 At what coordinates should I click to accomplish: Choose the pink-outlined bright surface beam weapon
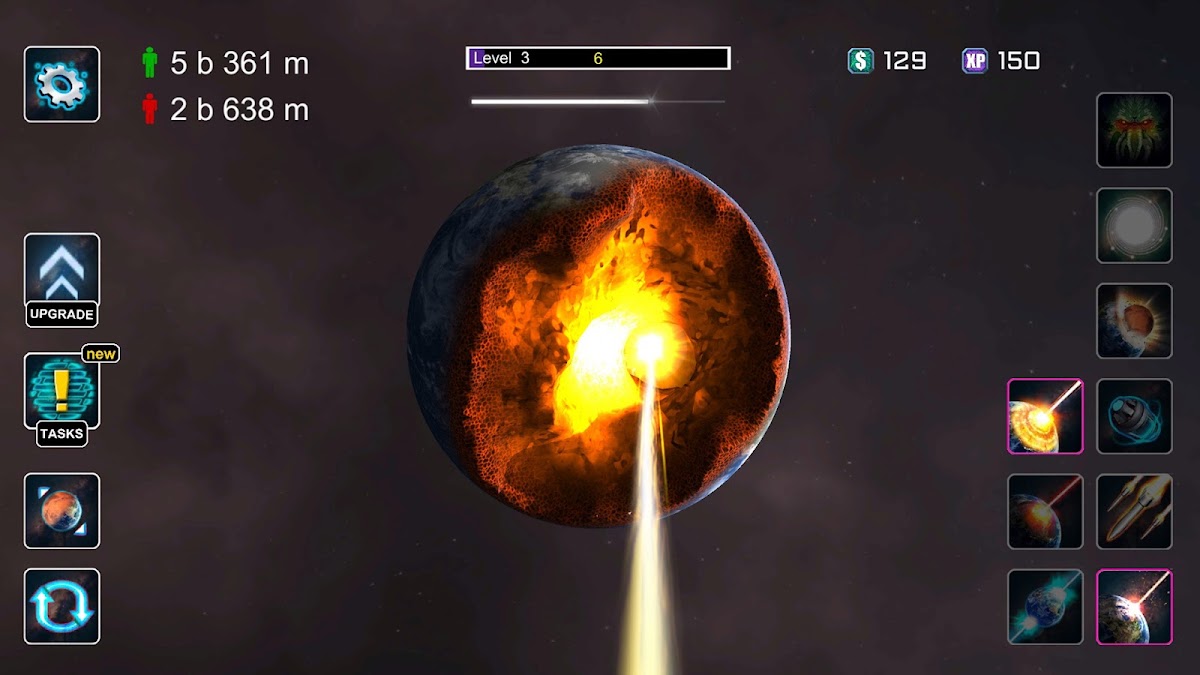click(x=1134, y=606)
